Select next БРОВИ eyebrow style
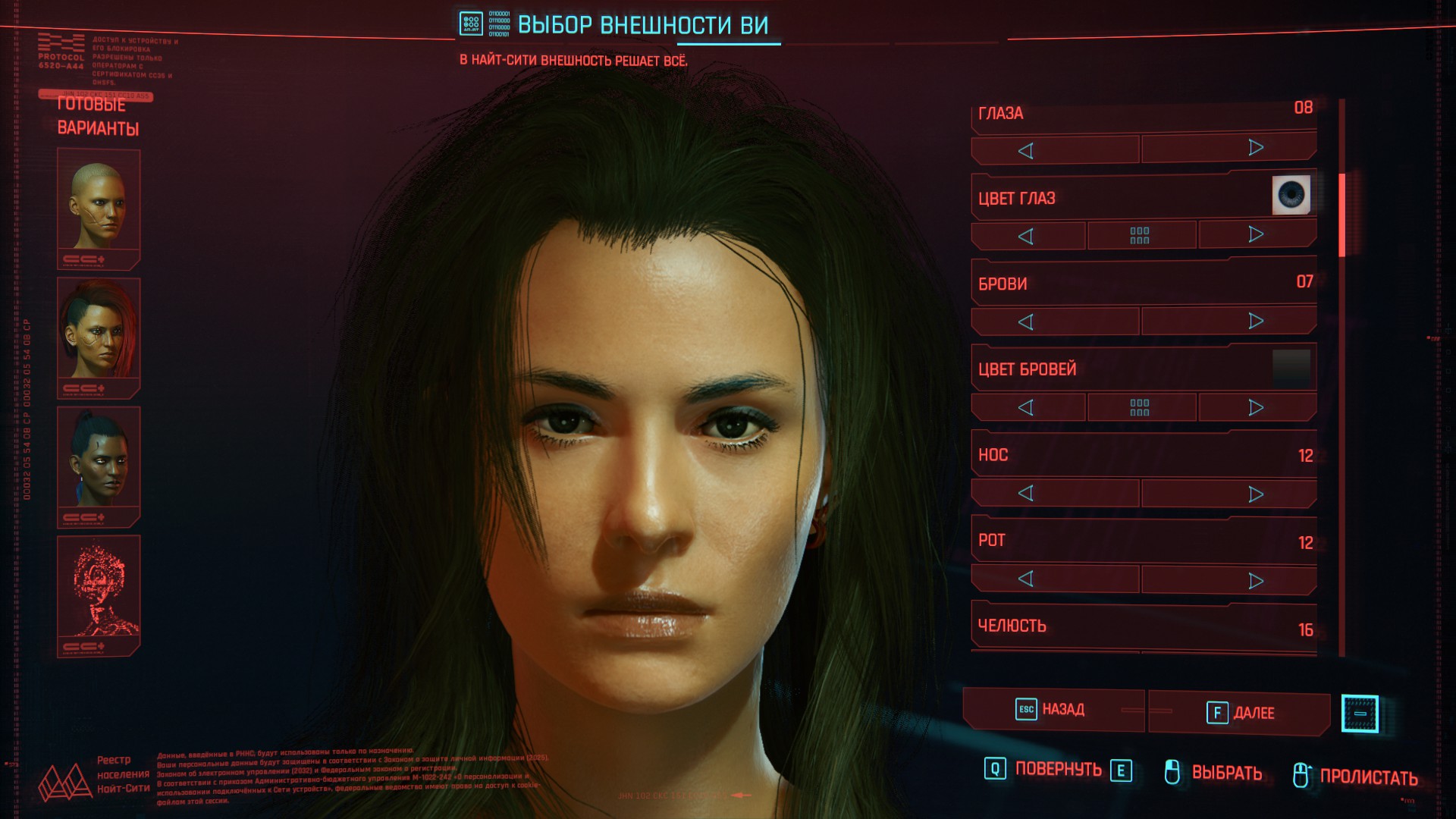Image resolution: width=1456 pixels, height=819 pixels. (x=1256, y=322)
